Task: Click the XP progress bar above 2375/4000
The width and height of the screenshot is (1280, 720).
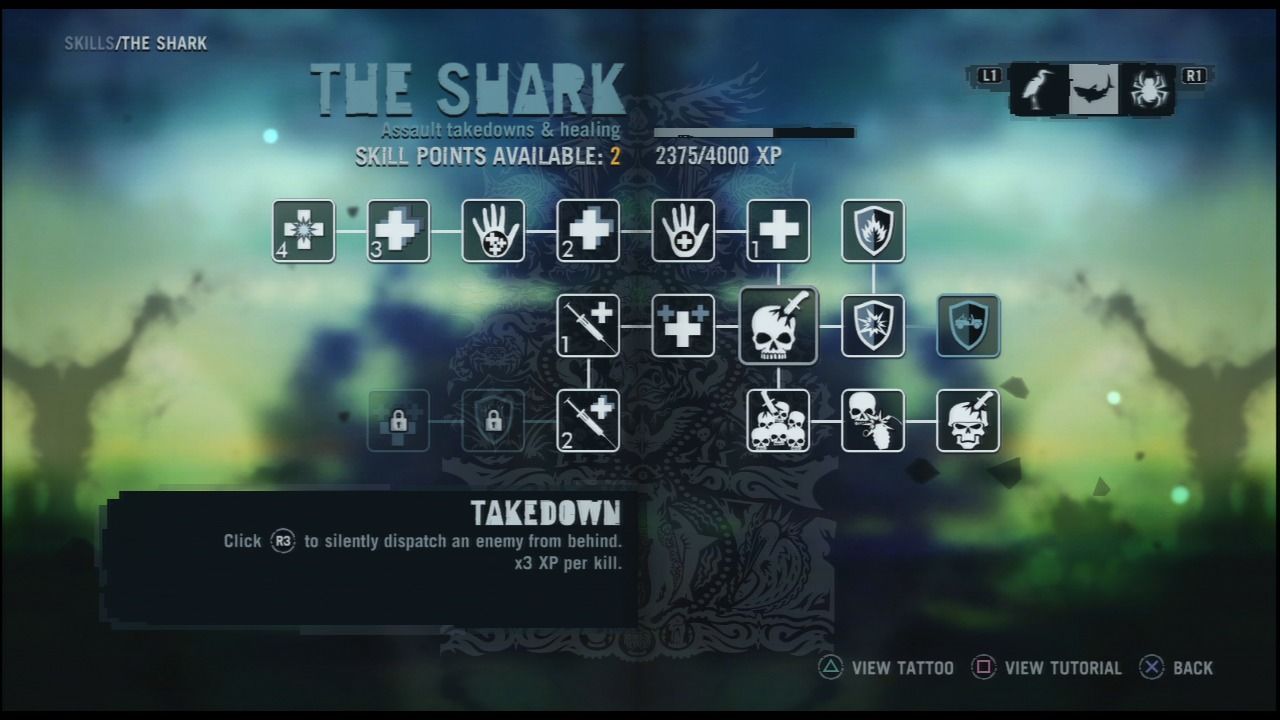Action: pyautogui.click(x=755, y=130)
